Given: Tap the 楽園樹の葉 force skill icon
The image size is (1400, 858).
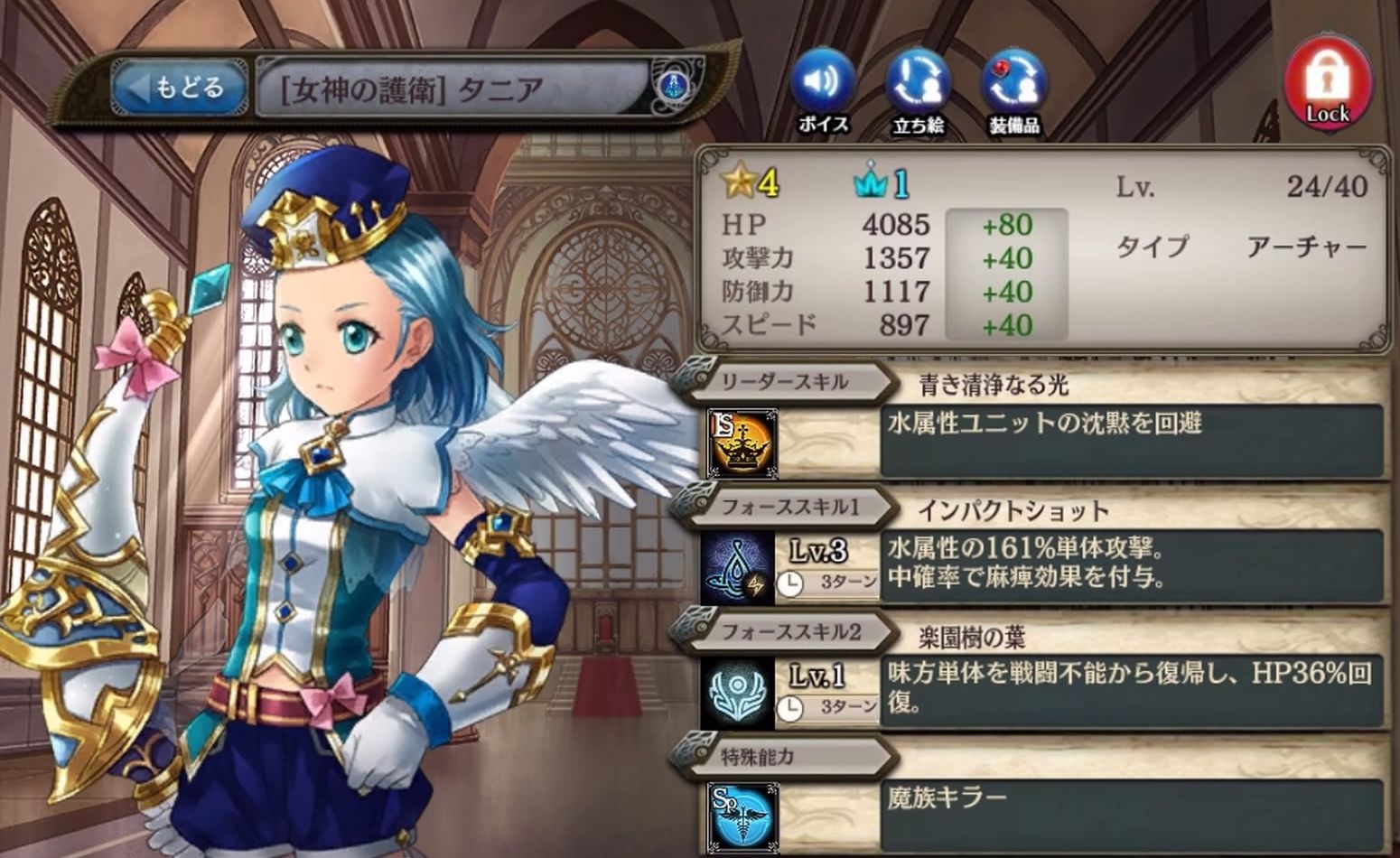Looking at the screenshot, I should [738, 694].
